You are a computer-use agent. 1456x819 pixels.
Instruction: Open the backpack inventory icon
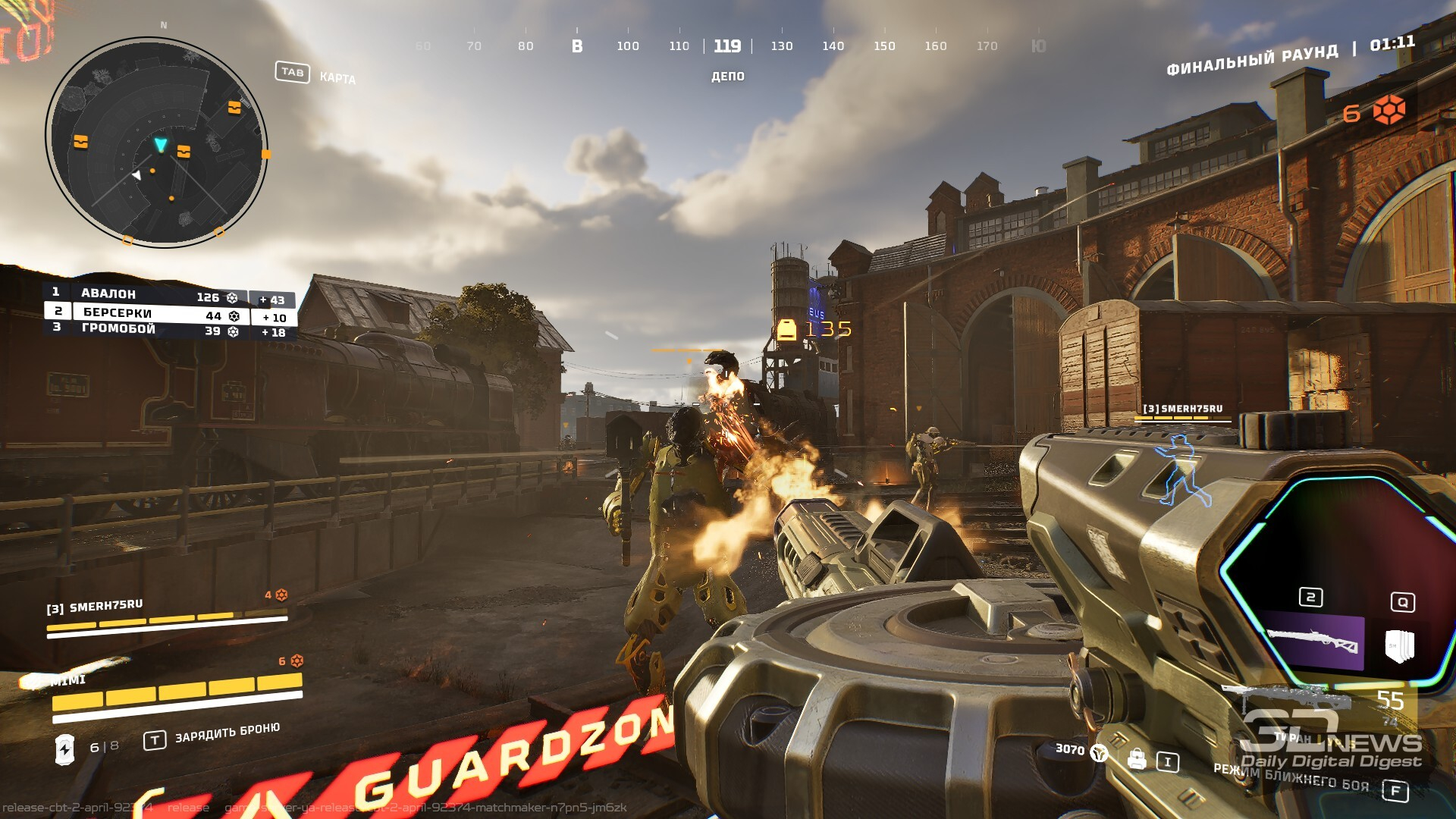point(1136,758)
